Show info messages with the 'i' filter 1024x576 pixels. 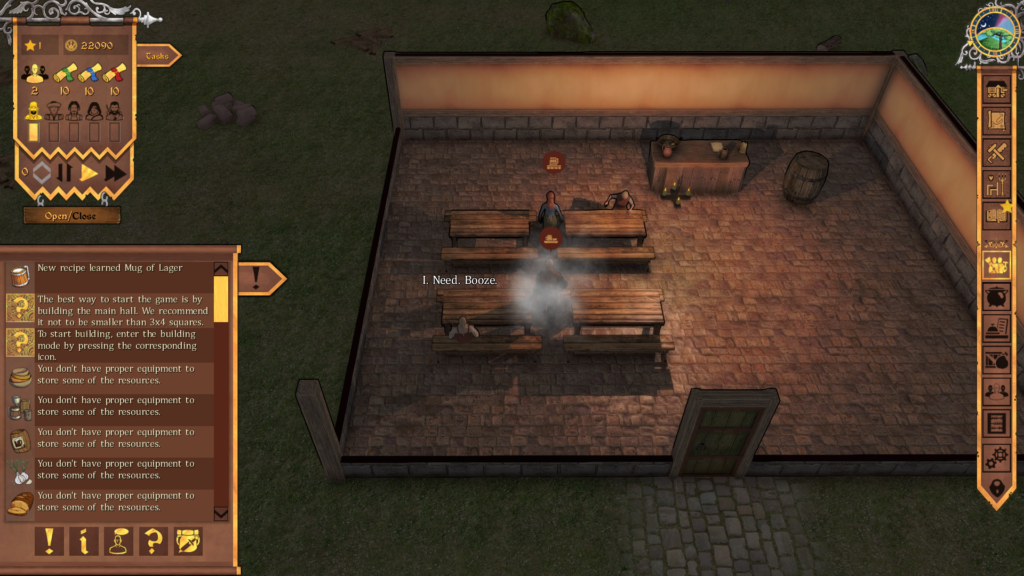point(84,541)
